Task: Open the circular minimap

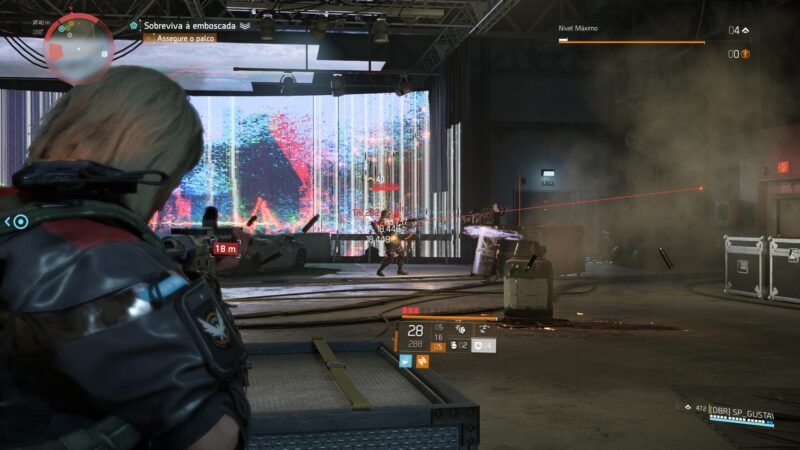Action: [79, 47]
